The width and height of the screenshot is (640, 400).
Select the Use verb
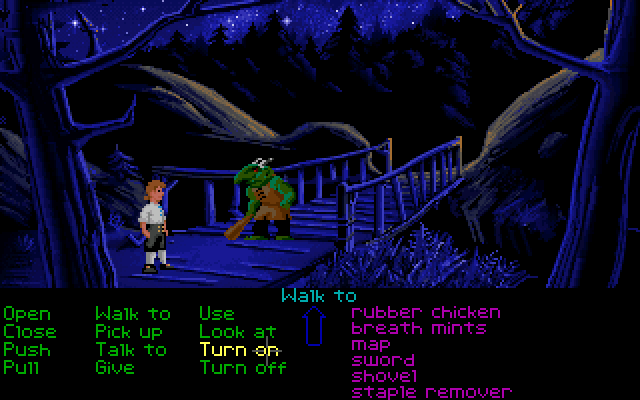click(x=217, y=314)
